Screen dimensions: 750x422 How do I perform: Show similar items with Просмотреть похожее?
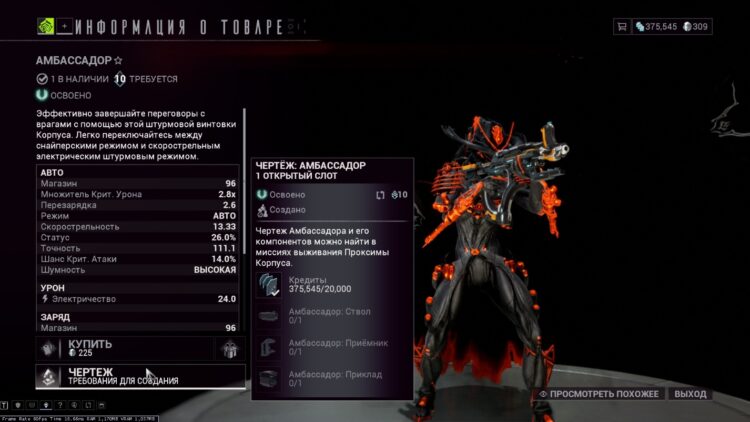600,394
